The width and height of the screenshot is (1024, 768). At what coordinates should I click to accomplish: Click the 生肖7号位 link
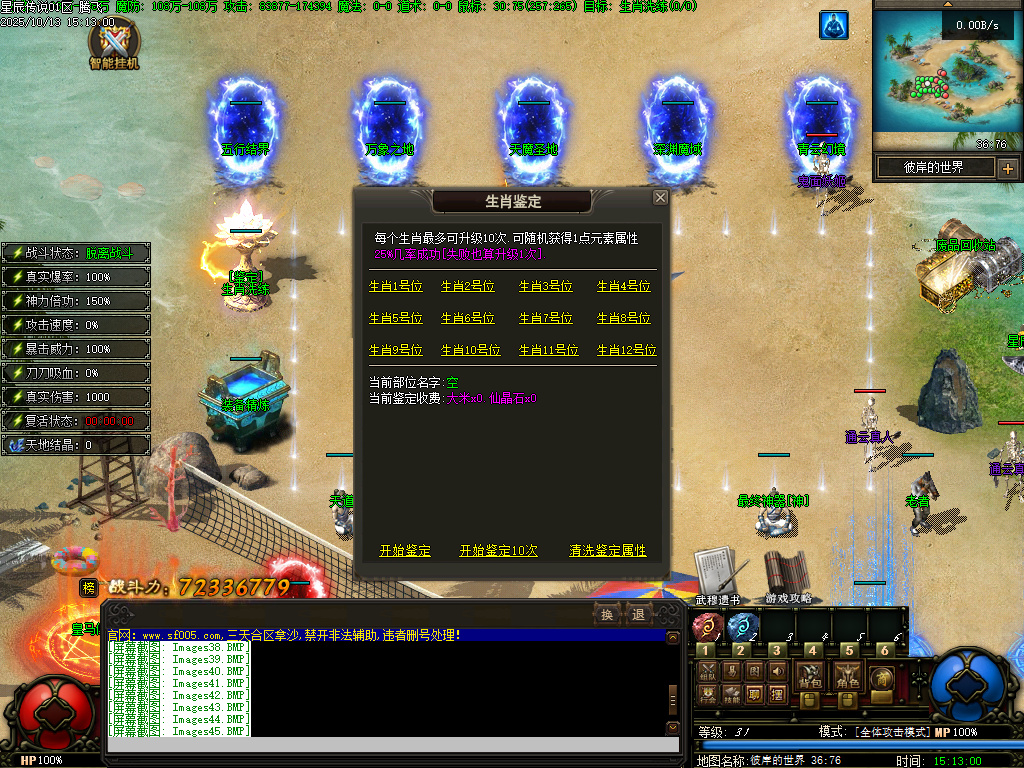[546, 318]
